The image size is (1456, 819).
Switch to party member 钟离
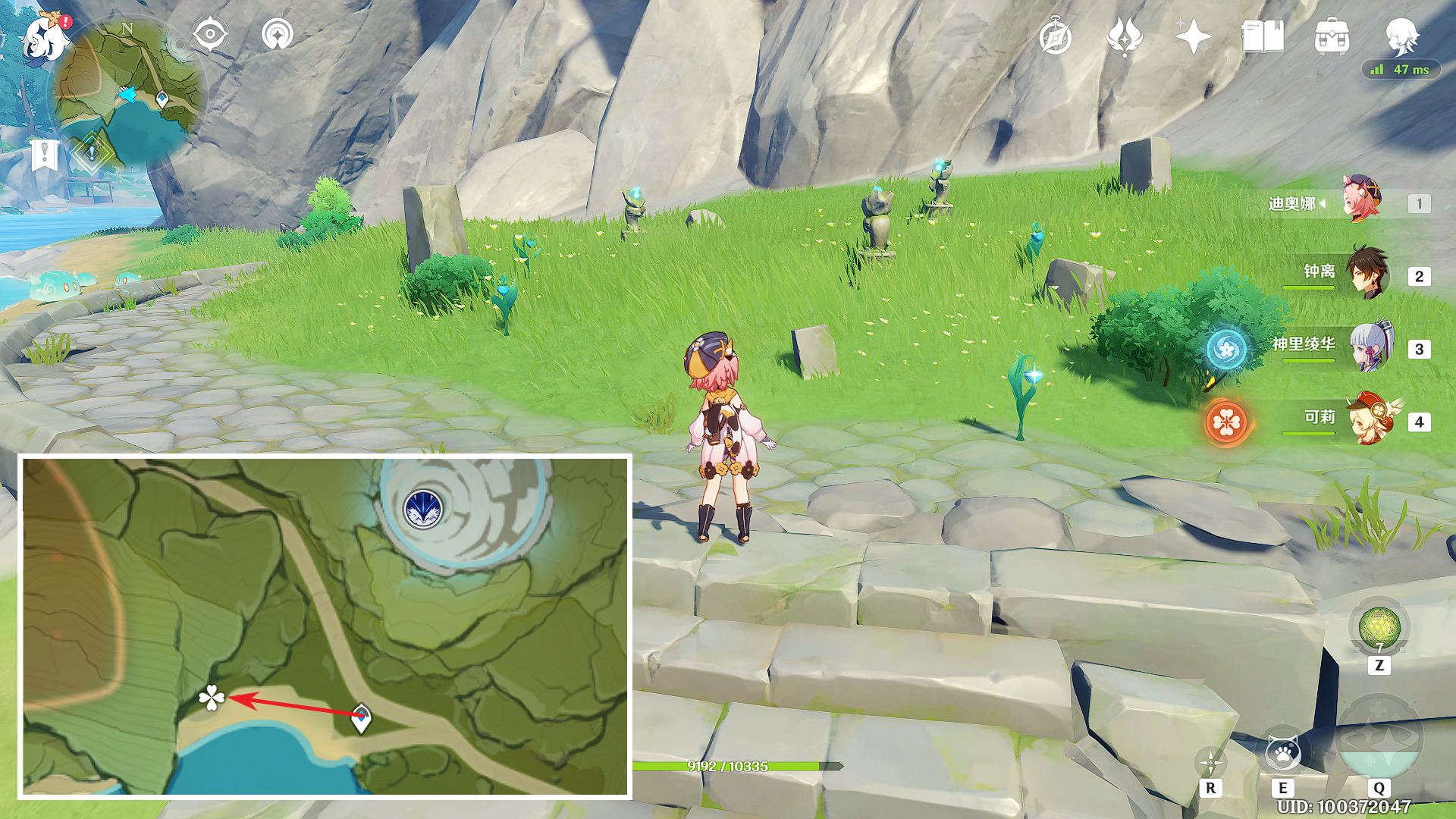click(1367, 273)
